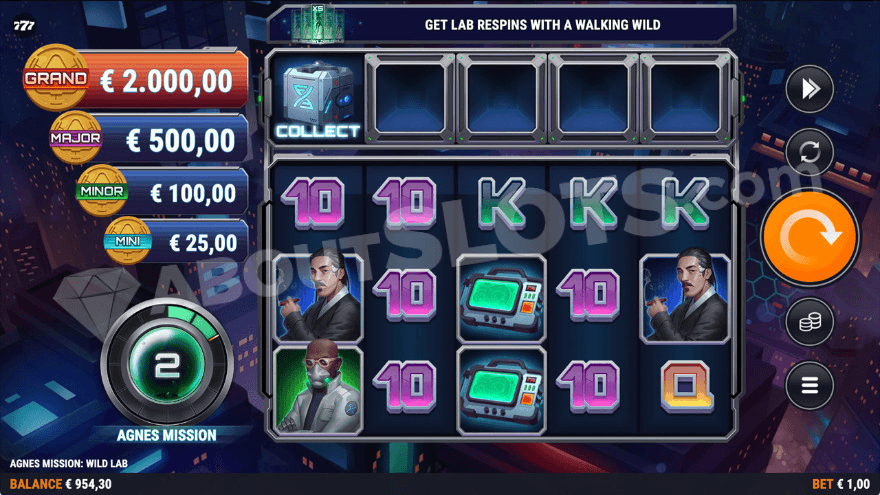Click the Grand jackpot coin badge
The image size is (880, 495).
(56, 78)
